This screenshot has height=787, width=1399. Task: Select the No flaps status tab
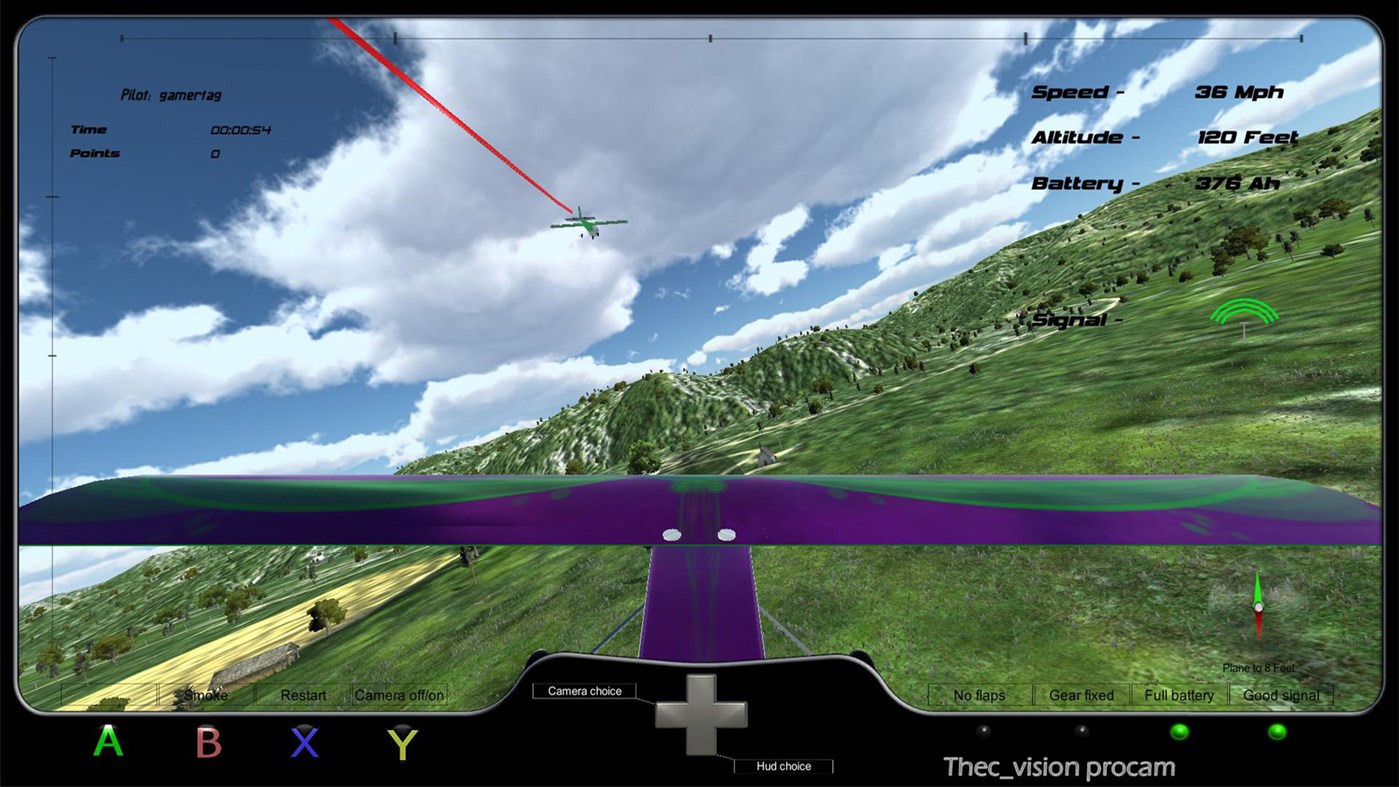(x=977, y=694)
